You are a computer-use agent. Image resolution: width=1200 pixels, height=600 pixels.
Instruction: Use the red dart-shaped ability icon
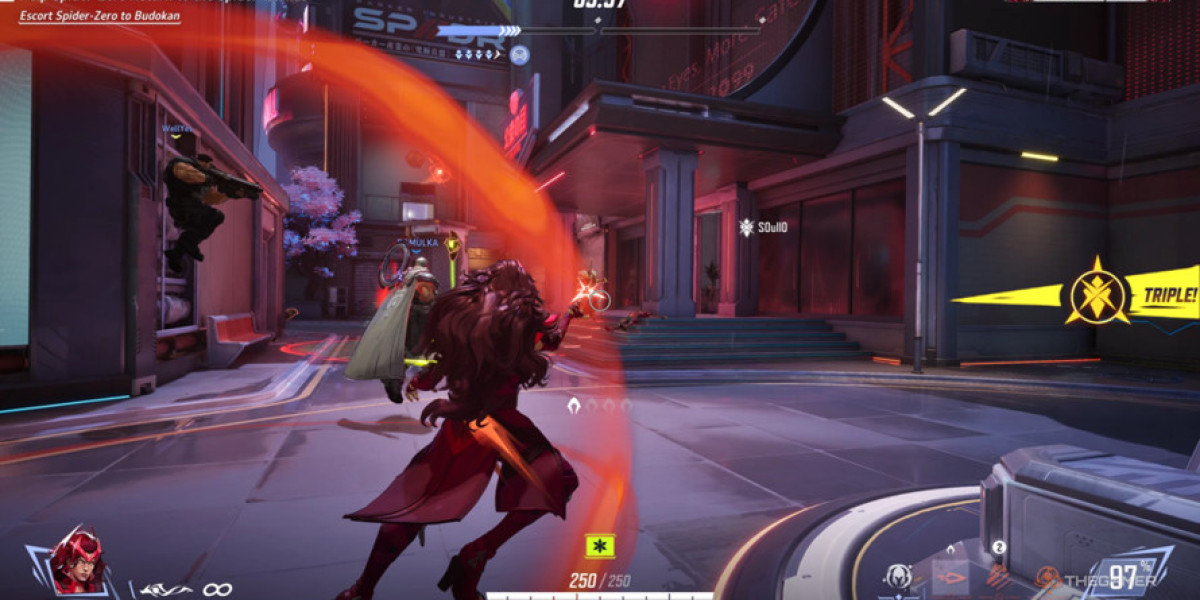point(951,575)
